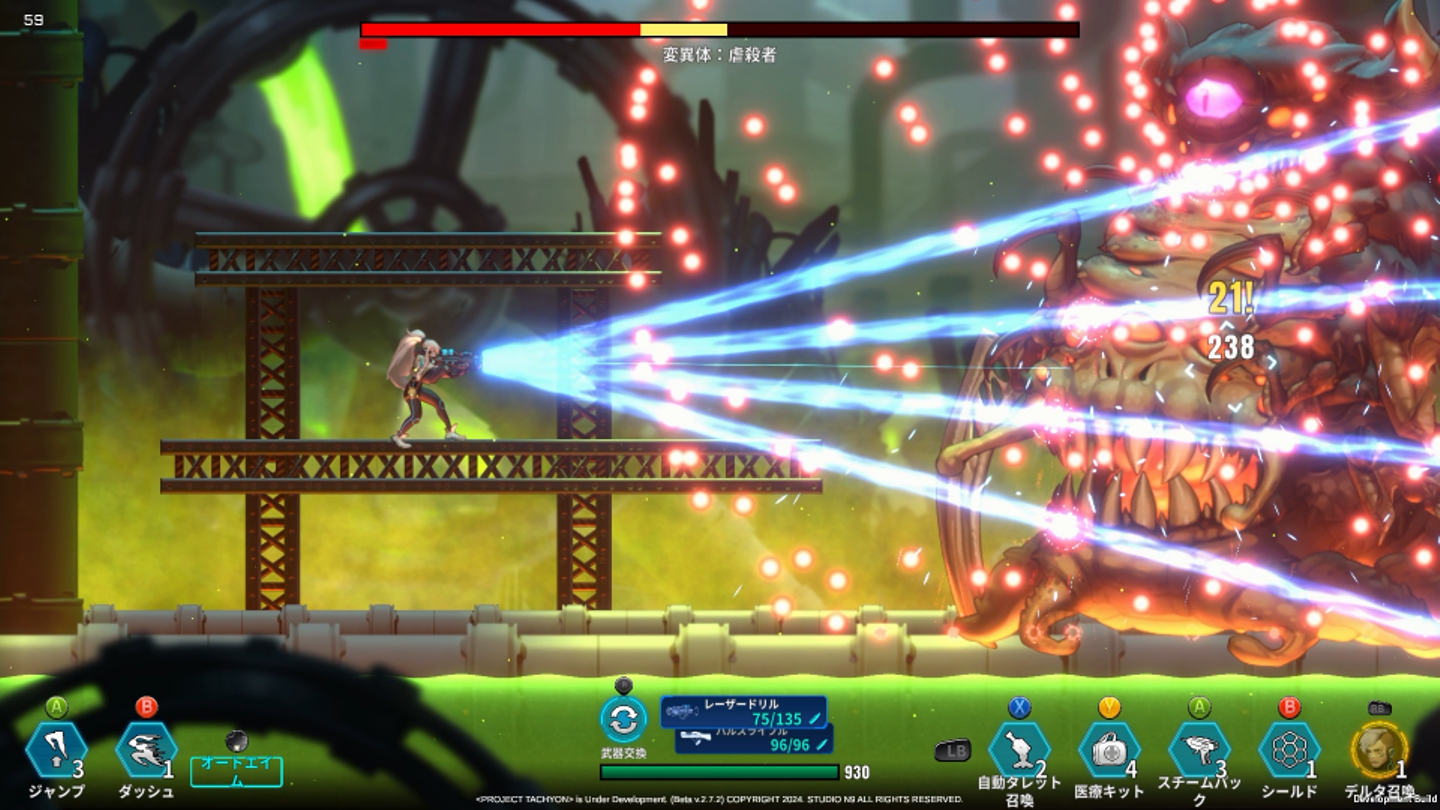The image size is (1440, 810).
Task: Click the weapon swap (武器交換) icon
Action: 623,719
